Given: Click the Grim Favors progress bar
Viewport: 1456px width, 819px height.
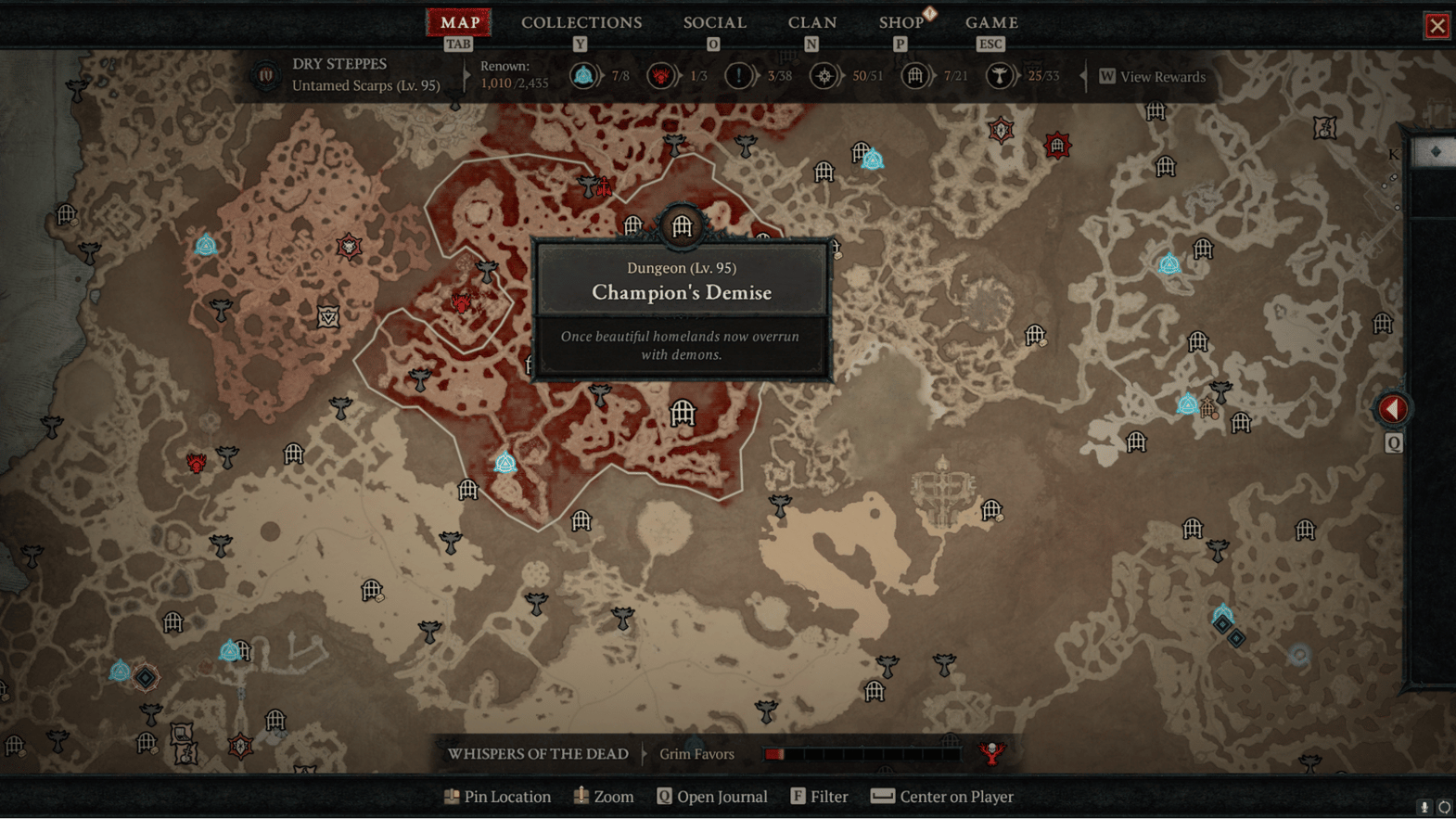Looking at the screenshot, I should (x=862, y=754).
